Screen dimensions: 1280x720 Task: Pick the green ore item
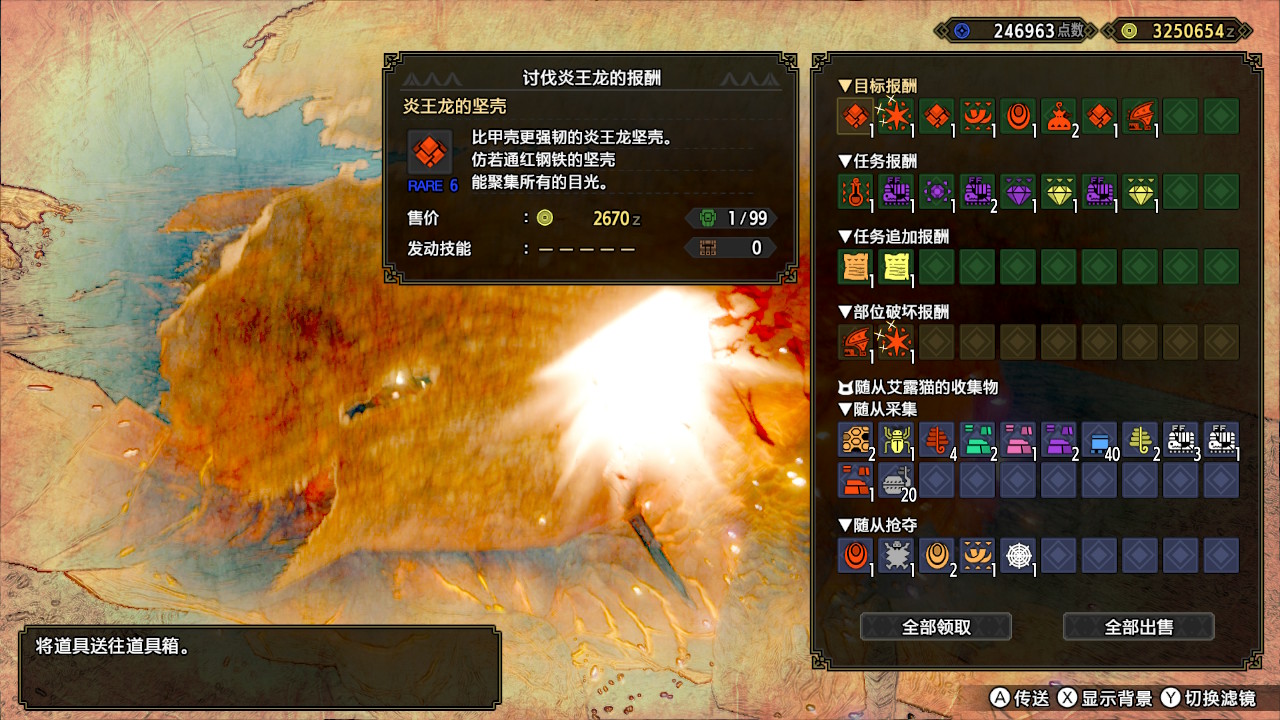(x=978, y=439)
